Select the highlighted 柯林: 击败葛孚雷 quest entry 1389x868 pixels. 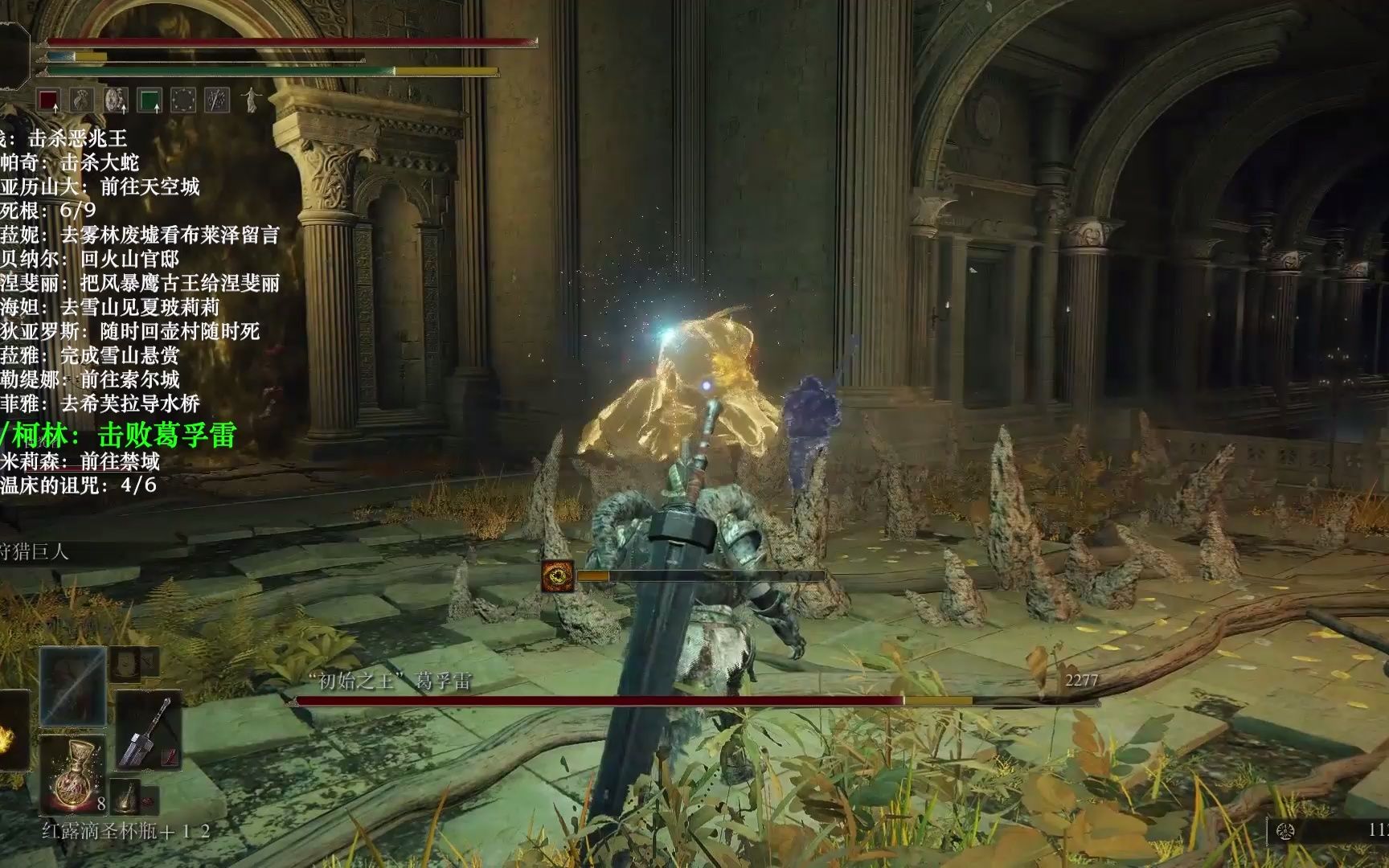click(121, 435)
